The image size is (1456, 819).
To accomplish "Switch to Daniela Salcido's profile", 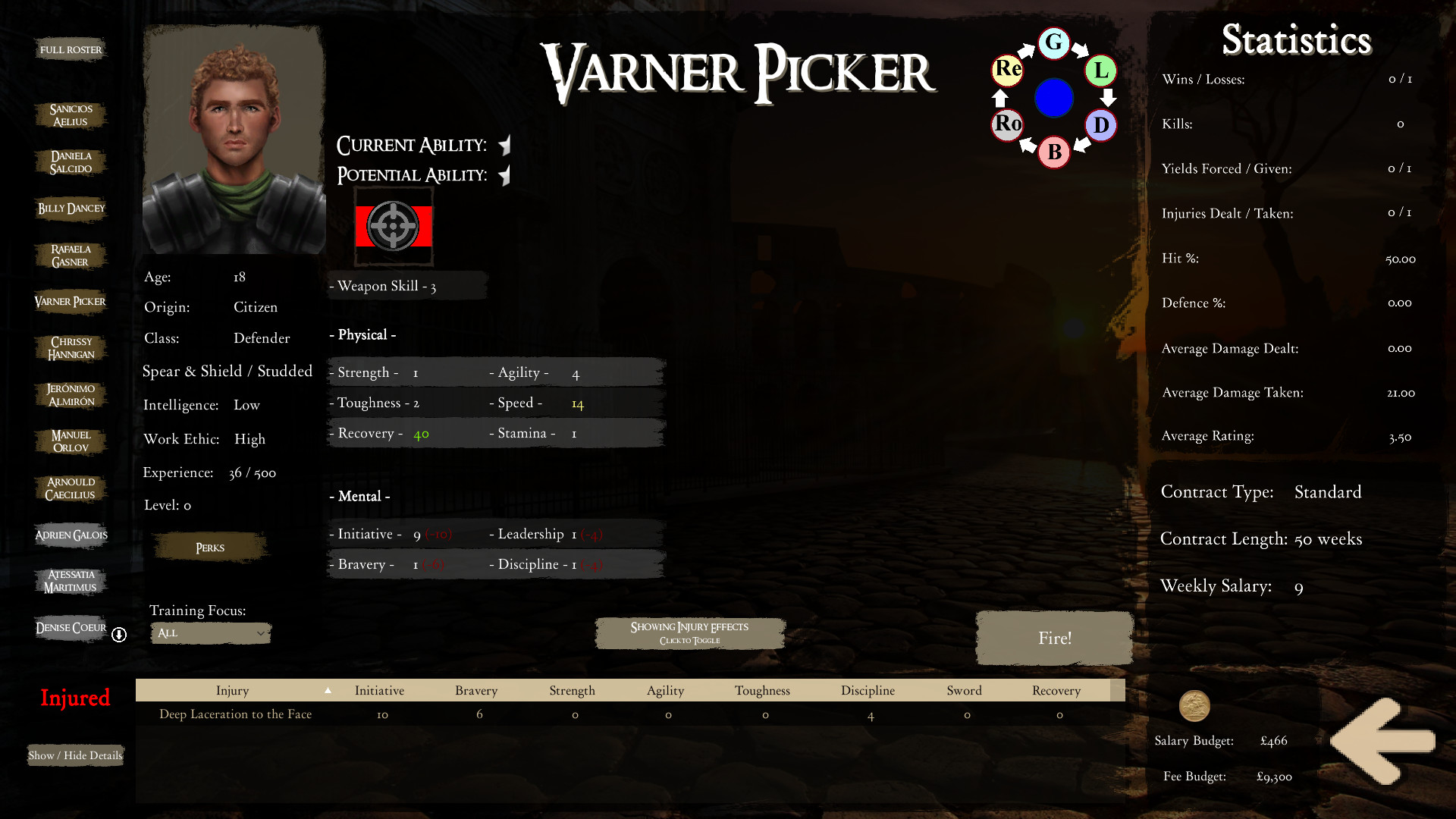I will pyautogui.click(x=70, y=162).
